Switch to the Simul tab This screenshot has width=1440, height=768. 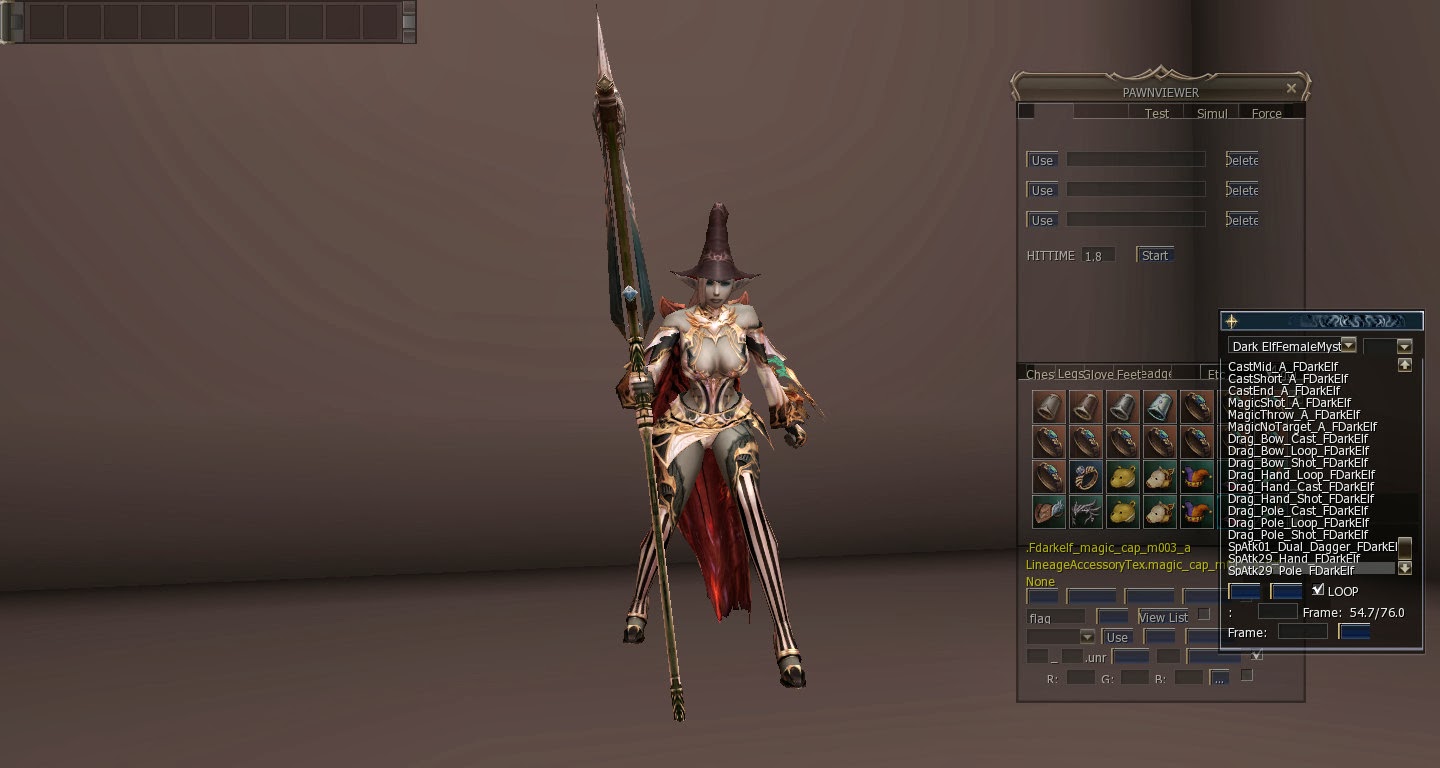coord(1210,113)
